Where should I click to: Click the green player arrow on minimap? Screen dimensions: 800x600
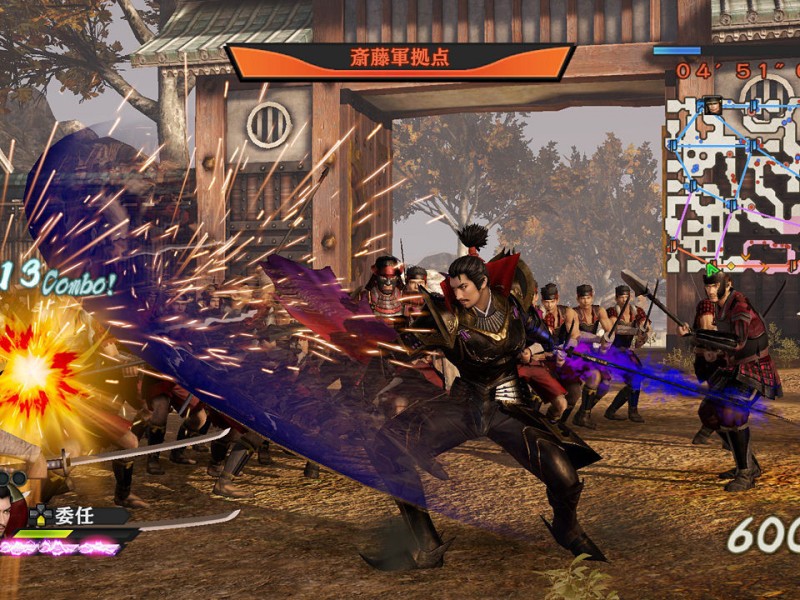[x=713, y=268]
